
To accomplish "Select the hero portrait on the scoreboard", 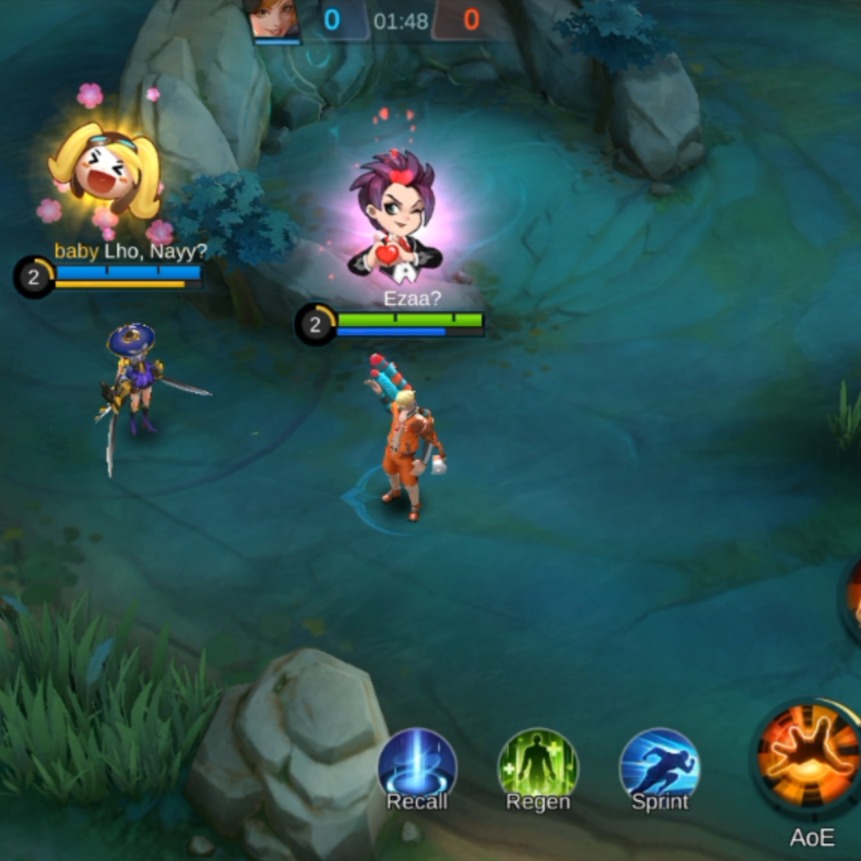I will click(x=275, y=19).
